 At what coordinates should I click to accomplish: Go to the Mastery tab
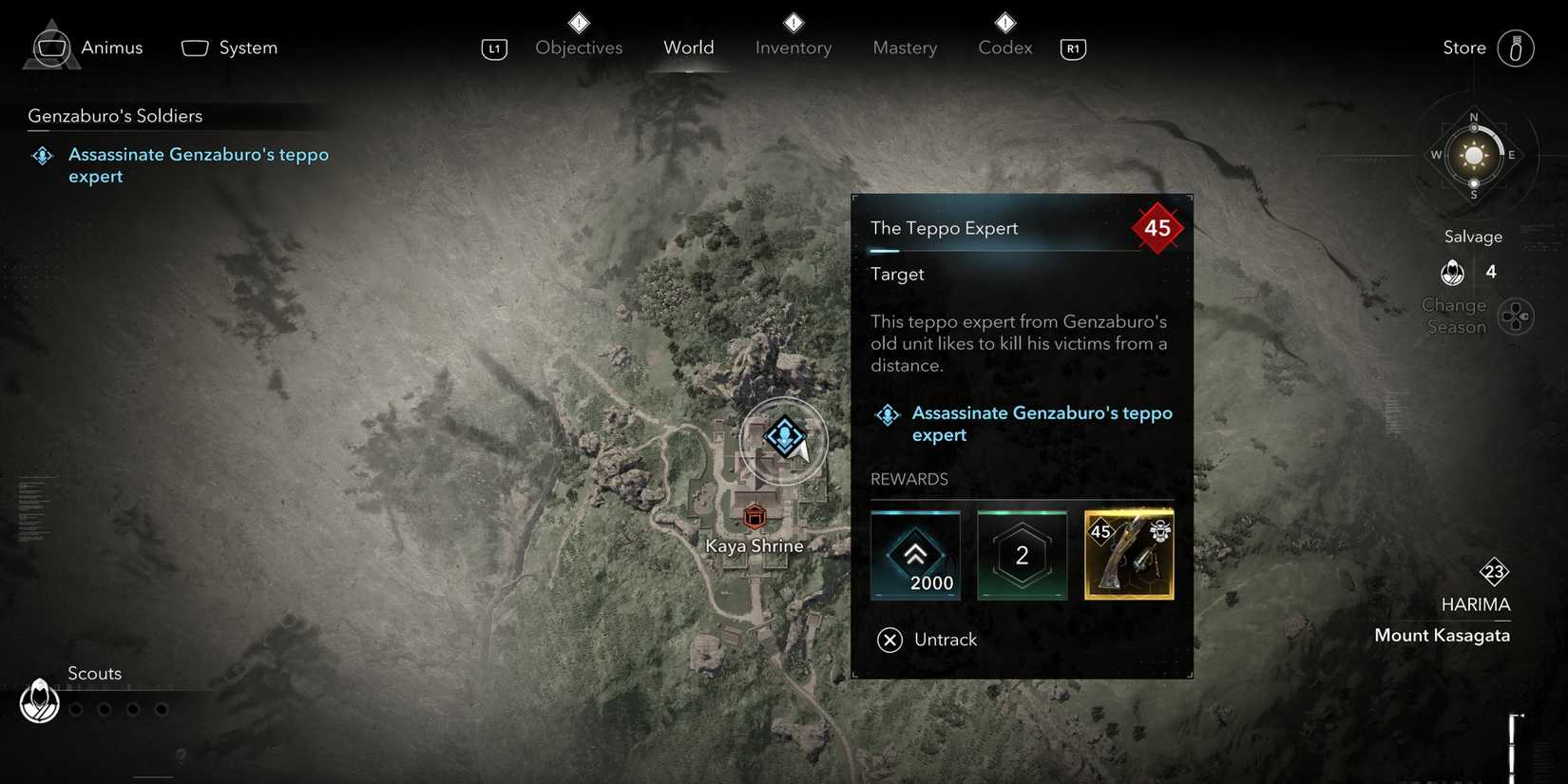905,48
